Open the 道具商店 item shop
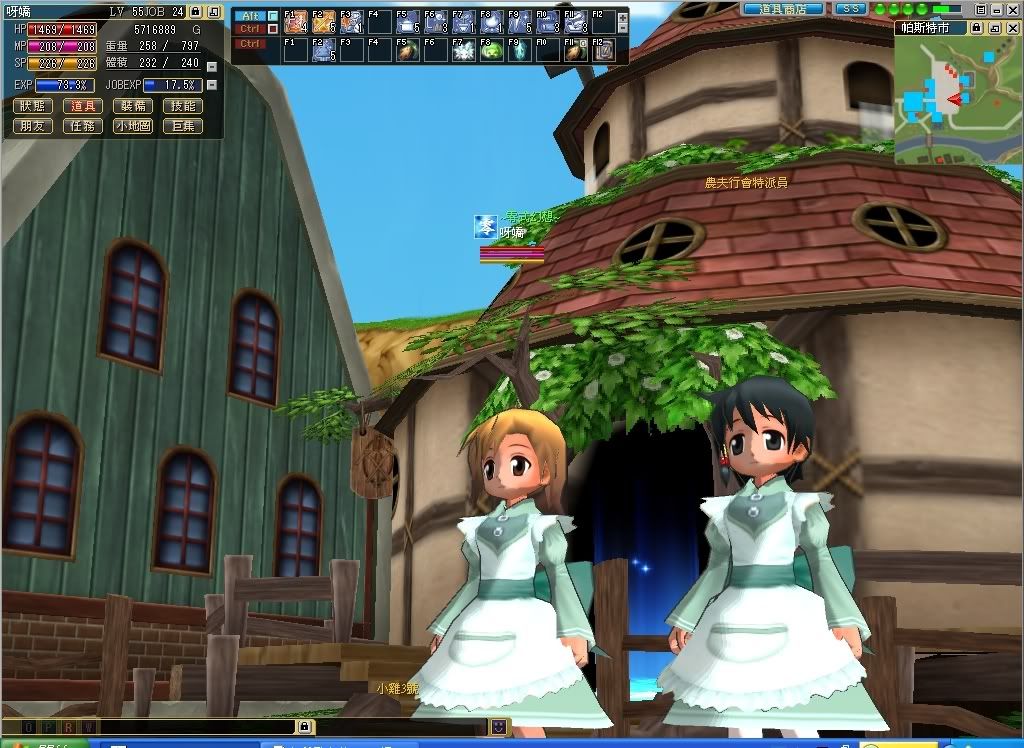The width and height of the screenshot is (1024, 748). [x=783, y=8]
